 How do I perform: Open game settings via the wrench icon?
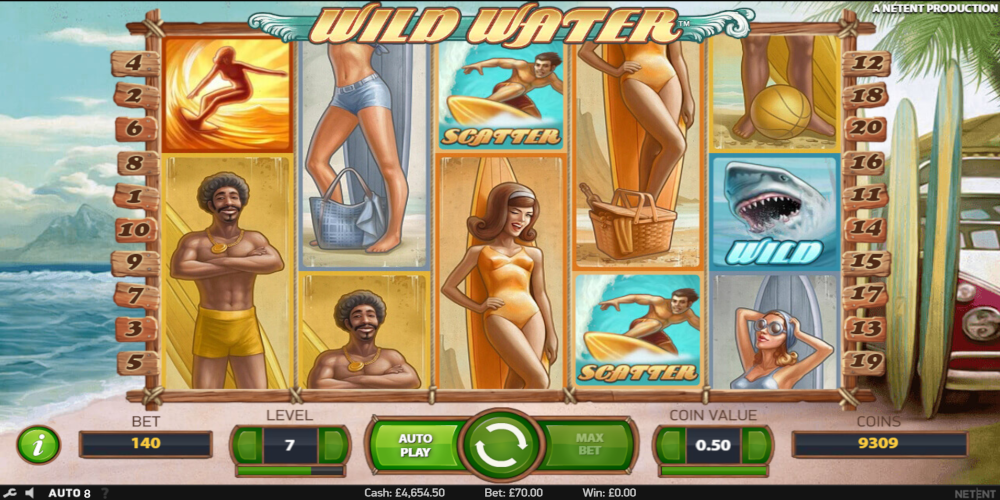tap(8, 493)
